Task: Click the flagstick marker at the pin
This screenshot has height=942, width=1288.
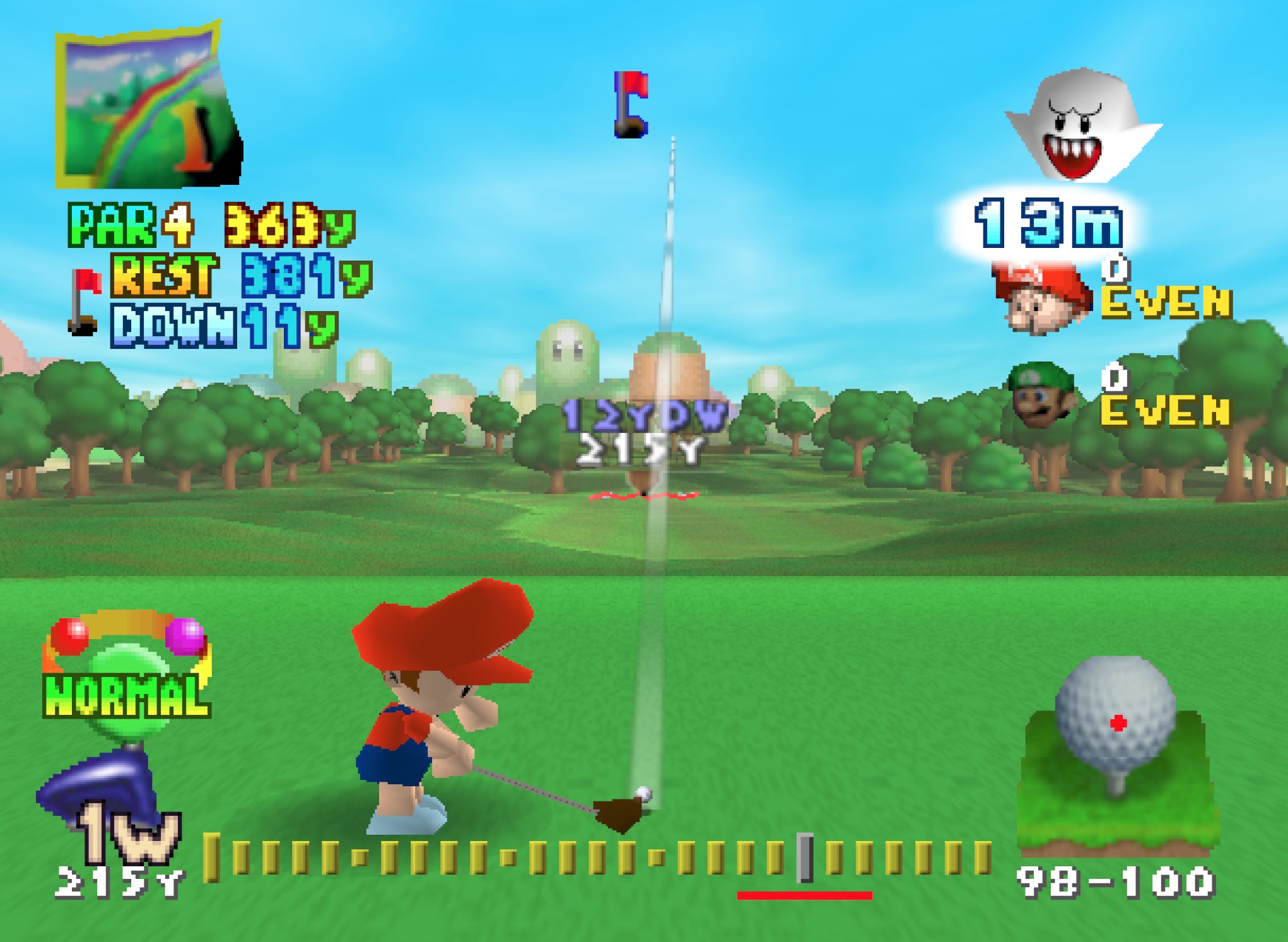Action: pos(631,106)
